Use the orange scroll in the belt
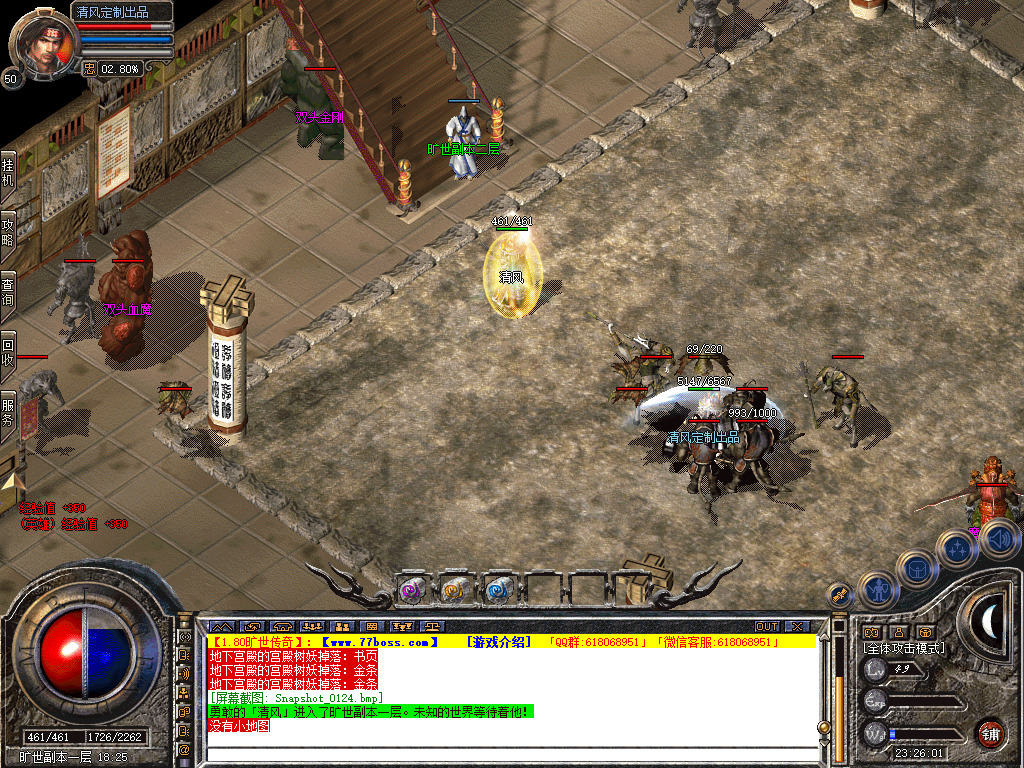This screenshot has width=1024, height=768. tap(454, 591)
